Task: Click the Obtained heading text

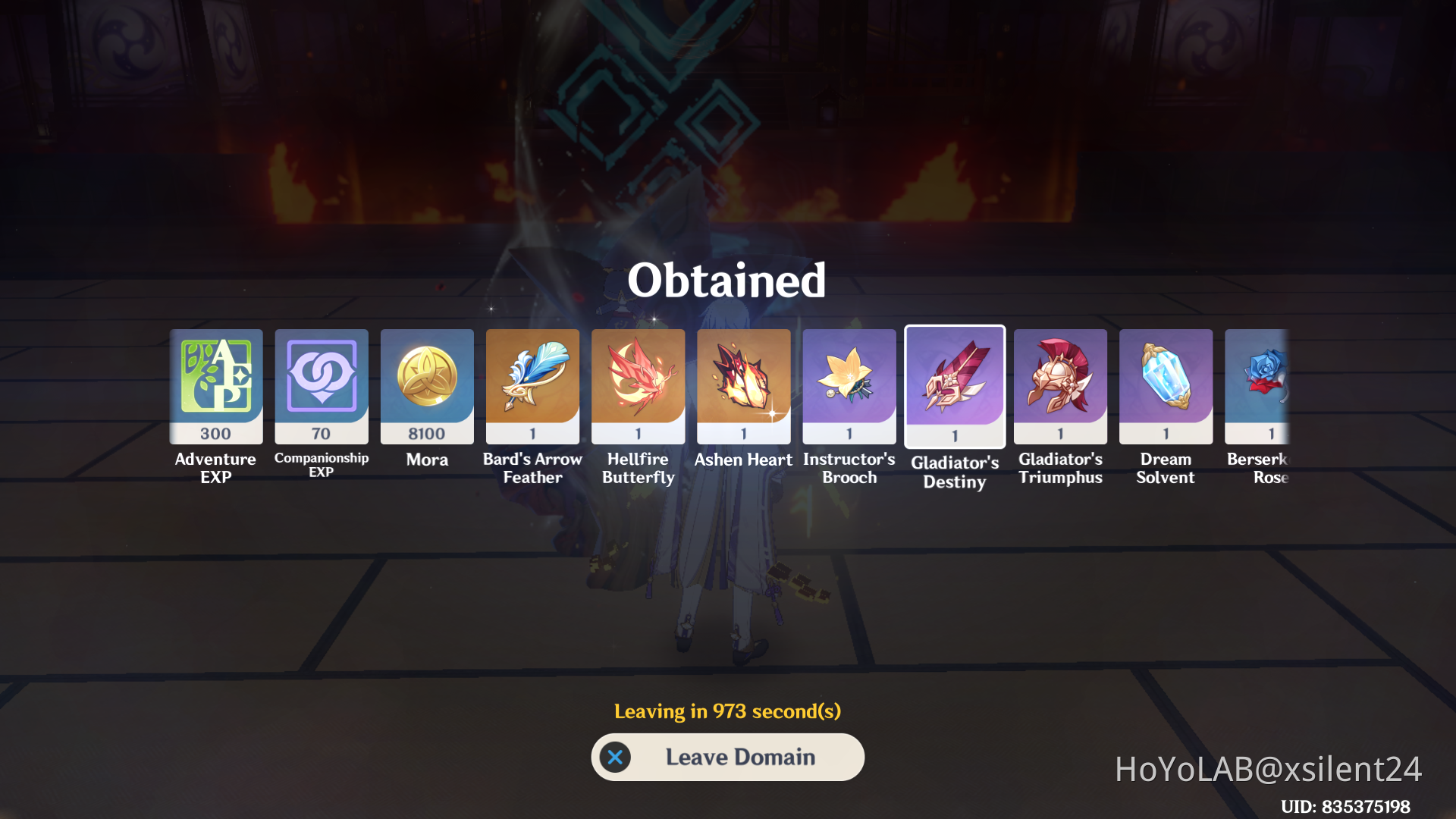Action: pyautogui.click(x=727, y=279)
